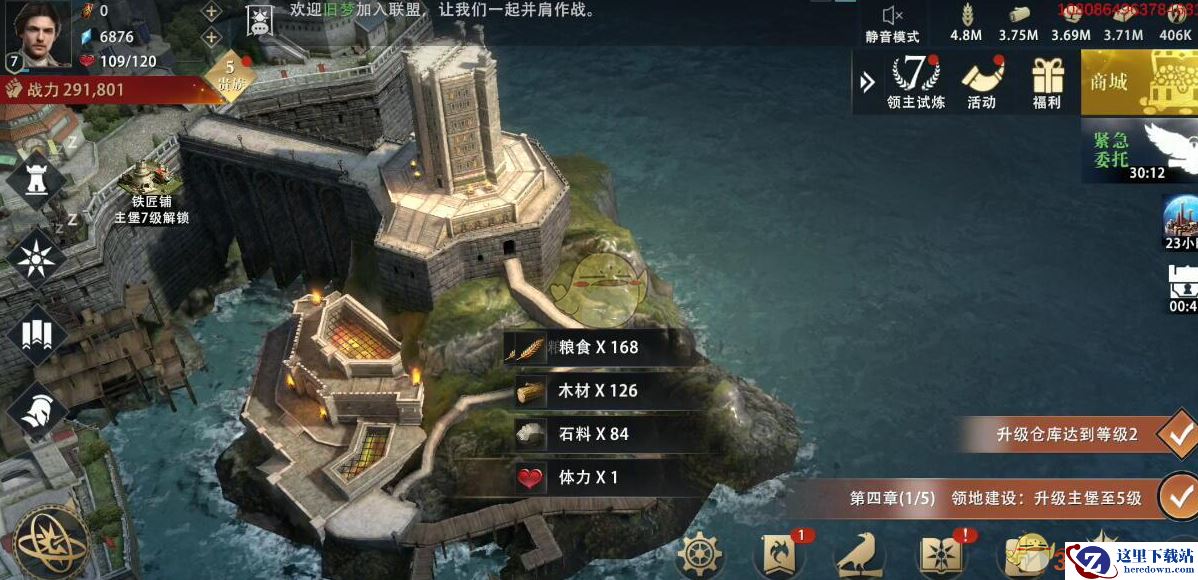Open the chess rook tower icon
1198x580 pixels.
[x=36, y=180]
